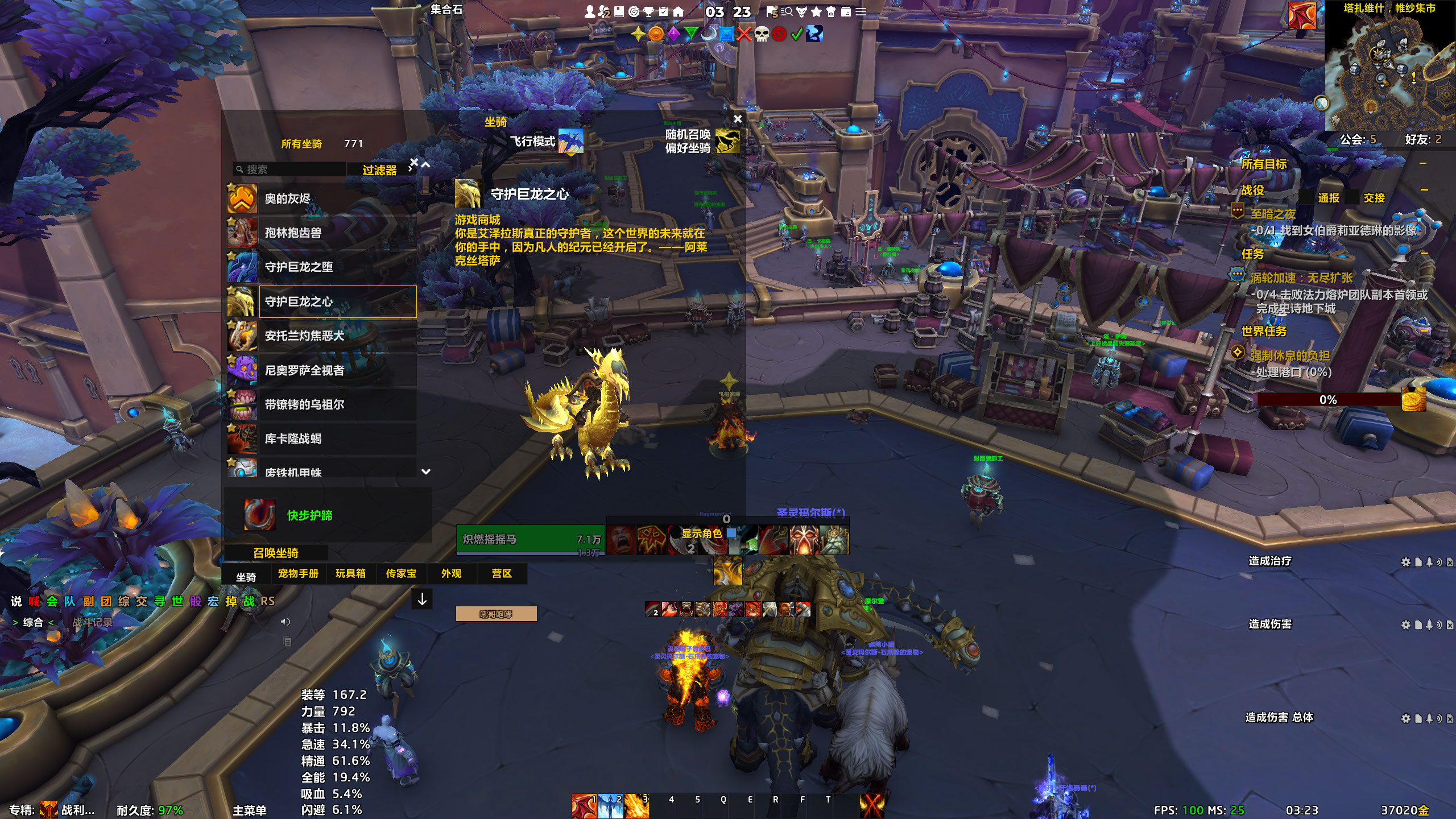Toggle the 飞行模式 flight mode icon

(x=570, y=141)
